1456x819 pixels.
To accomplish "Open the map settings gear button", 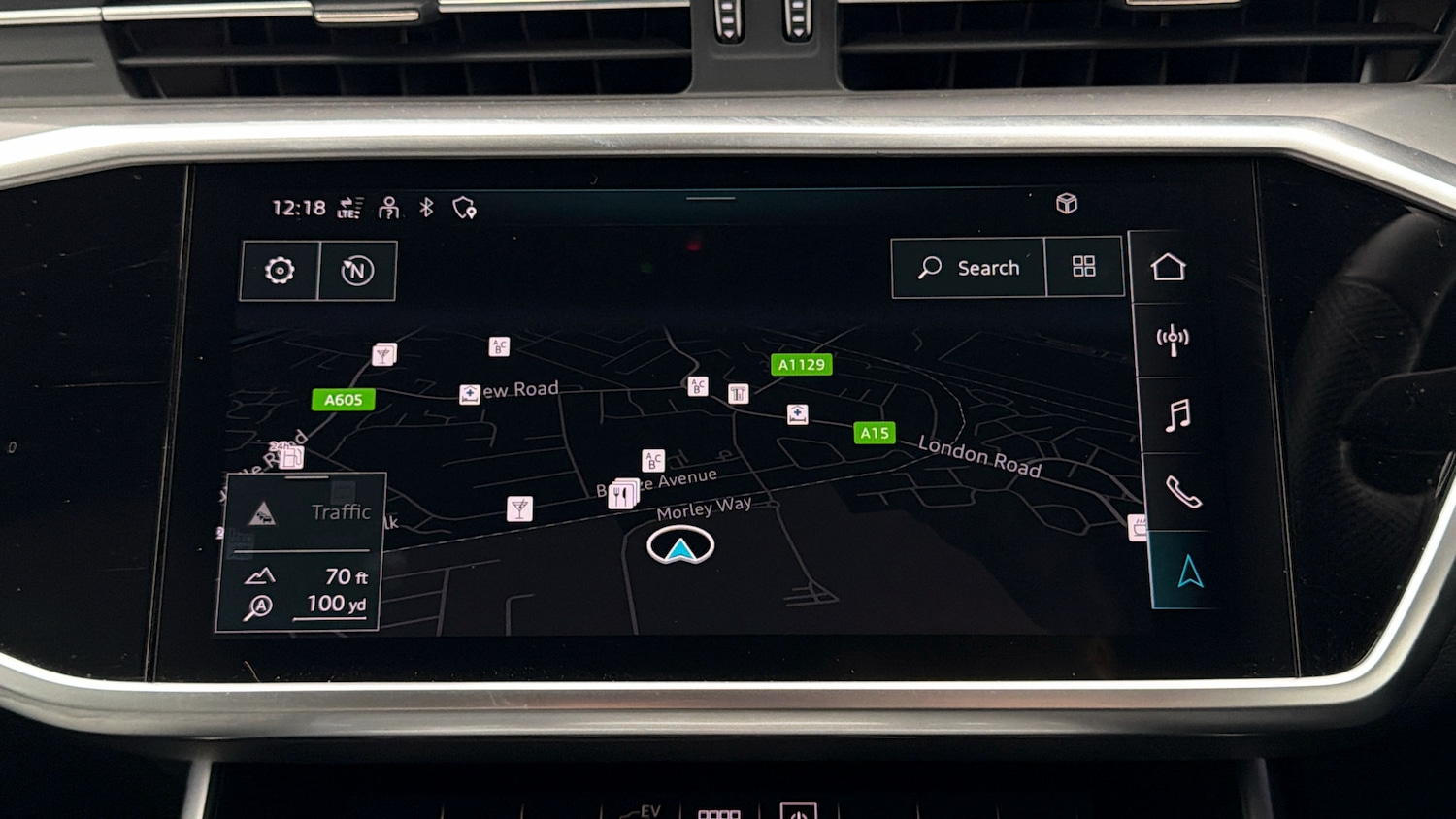I will pyautogui.click(x=280, y=271).
